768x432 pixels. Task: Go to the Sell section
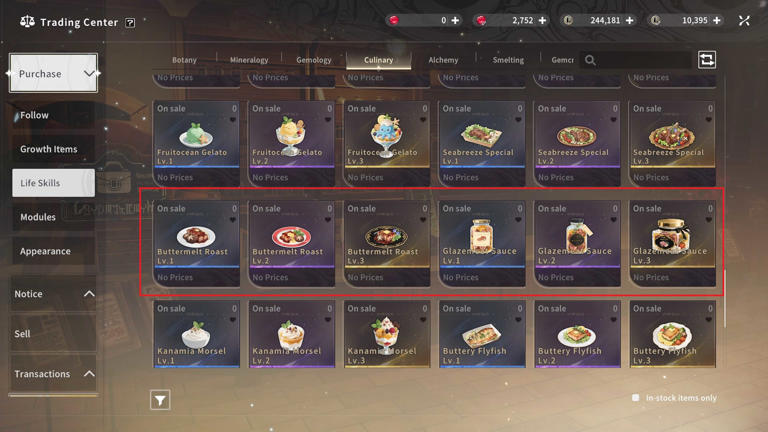click(x=22, y=334)
